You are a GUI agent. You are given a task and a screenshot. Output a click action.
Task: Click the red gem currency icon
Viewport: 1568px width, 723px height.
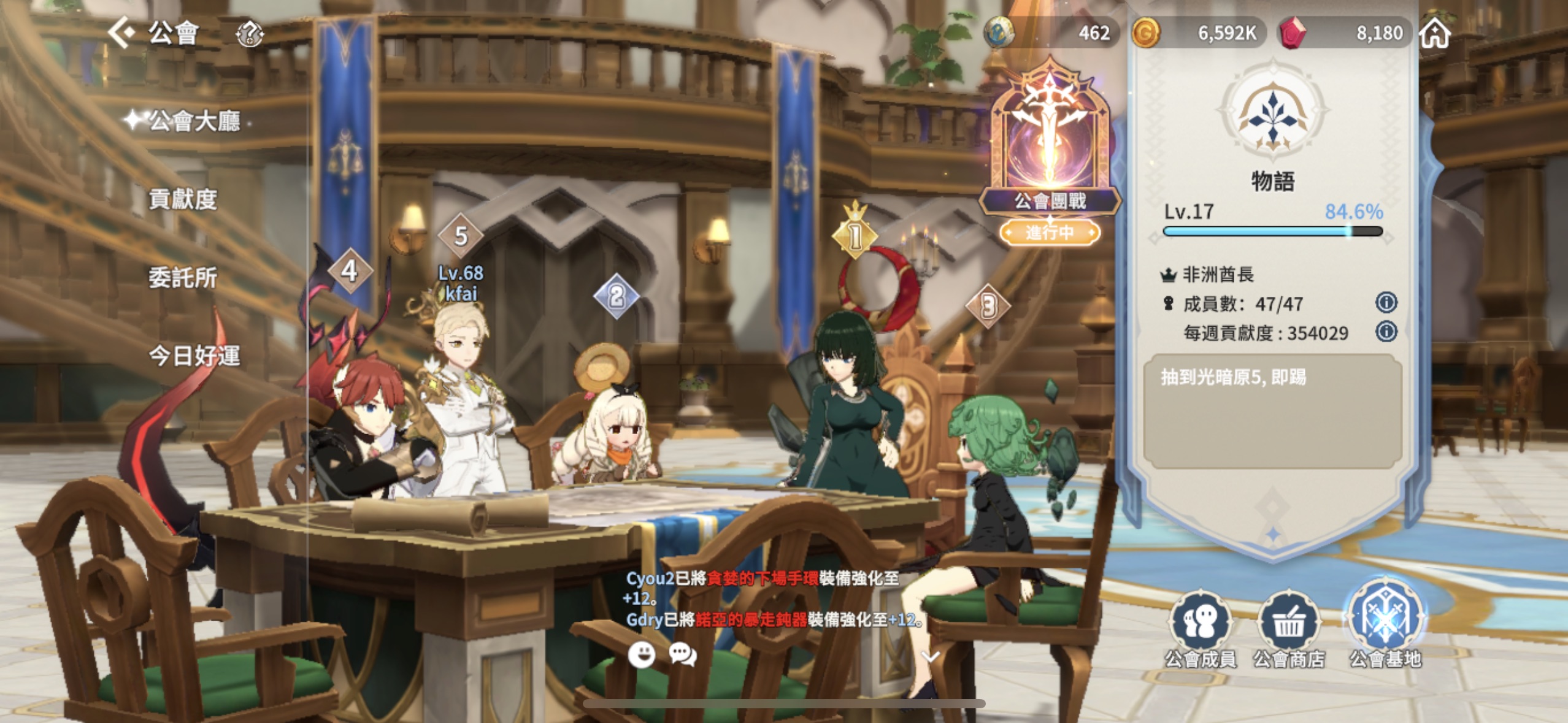(1293, 33)
